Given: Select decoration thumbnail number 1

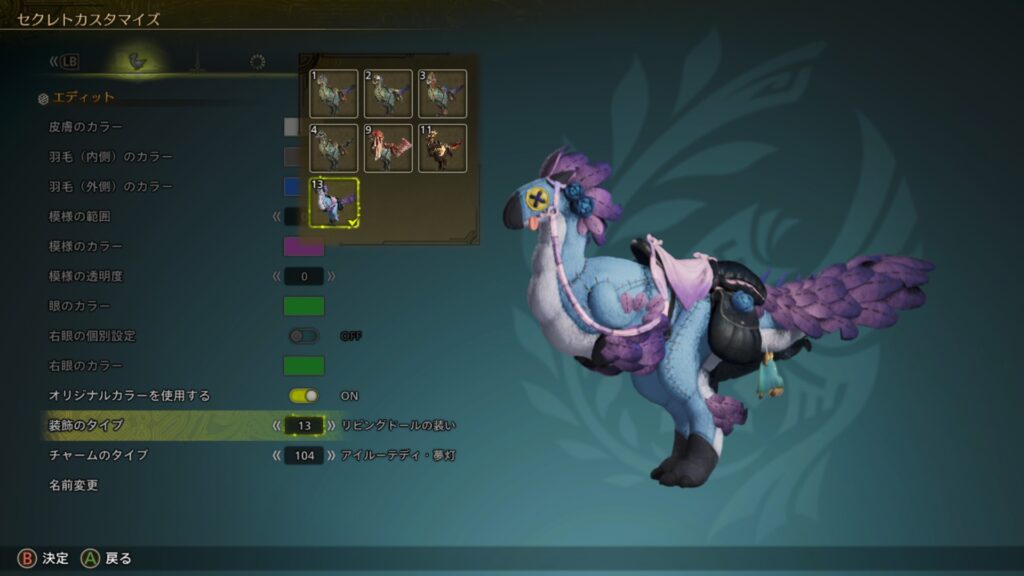Looking at the screenshot, I should coord(334,93).
